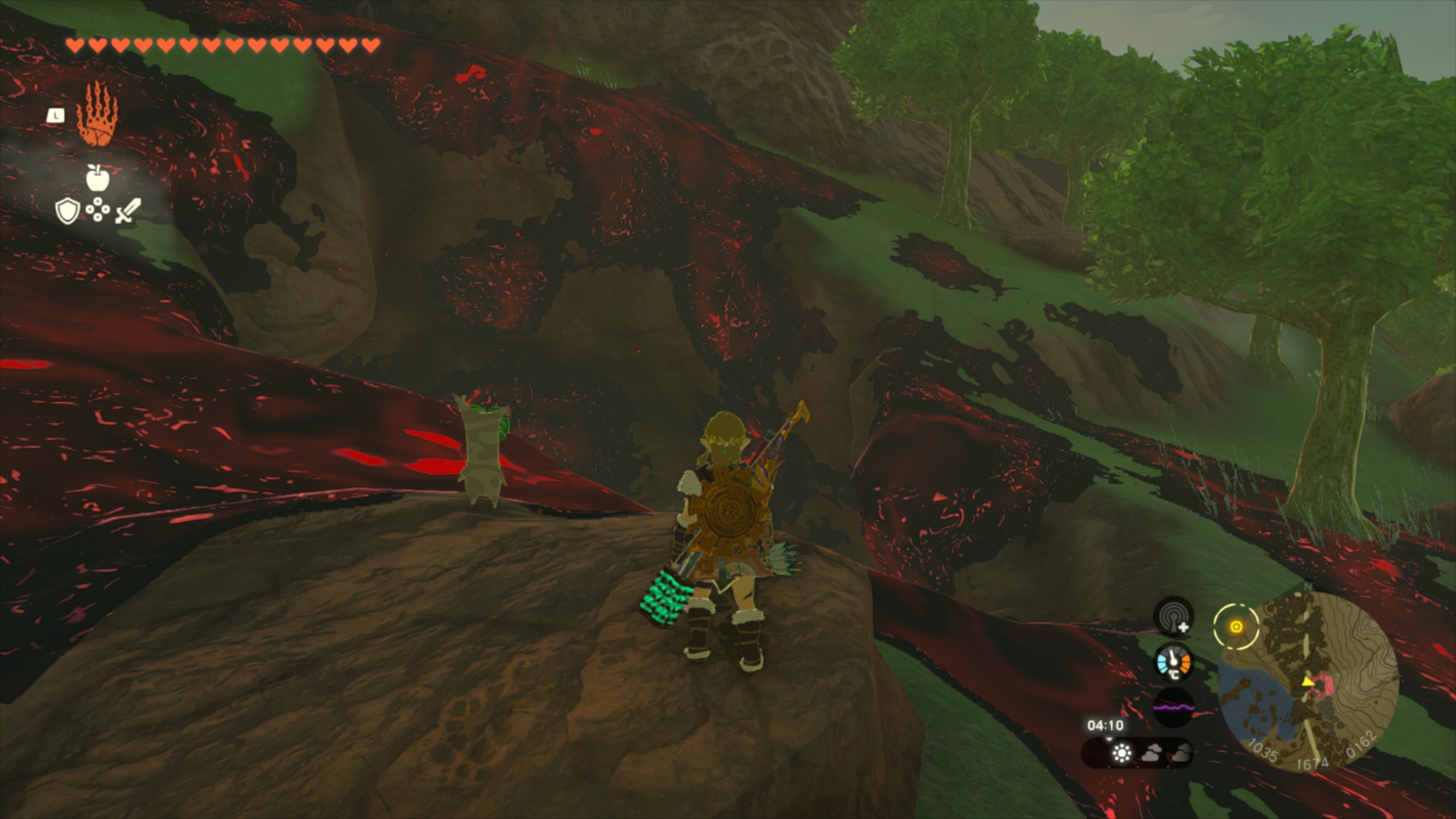1456x819 pixels.
Task: Select the apple quick-item icon
Action: (x=97, y=178)
